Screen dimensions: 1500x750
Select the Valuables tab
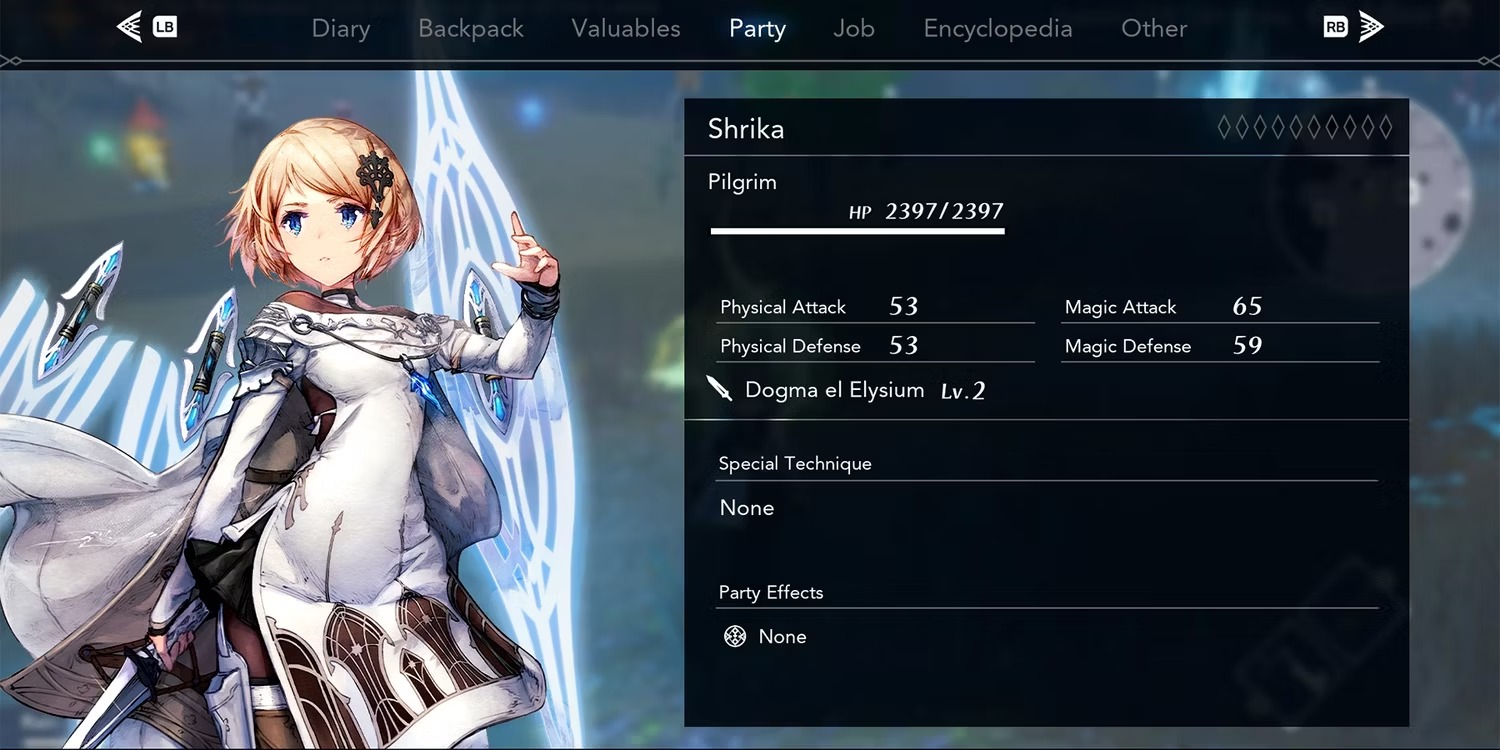626,29
